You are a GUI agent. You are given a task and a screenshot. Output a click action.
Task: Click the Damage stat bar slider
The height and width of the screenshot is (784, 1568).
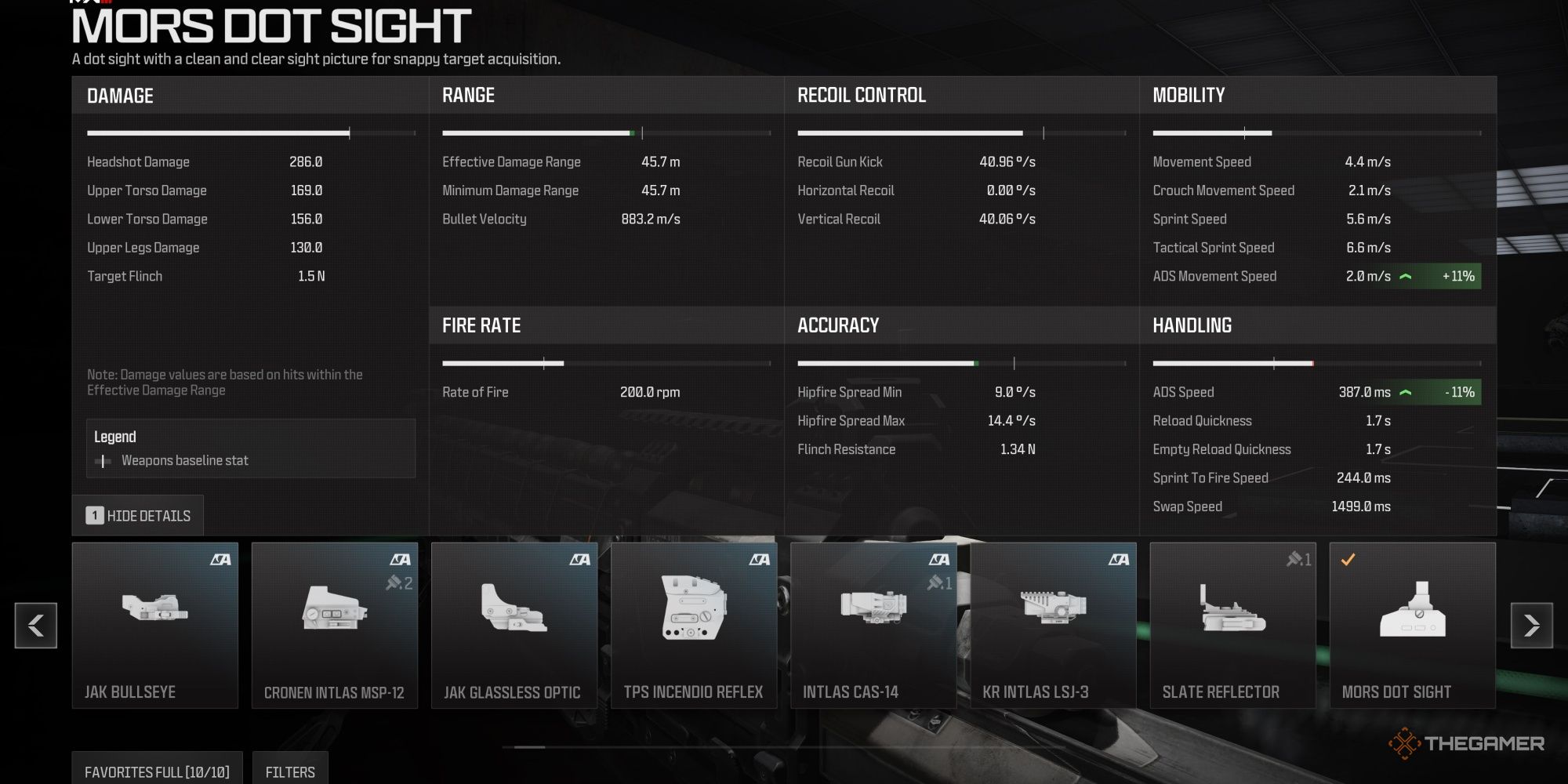click(x=349, y=132)
